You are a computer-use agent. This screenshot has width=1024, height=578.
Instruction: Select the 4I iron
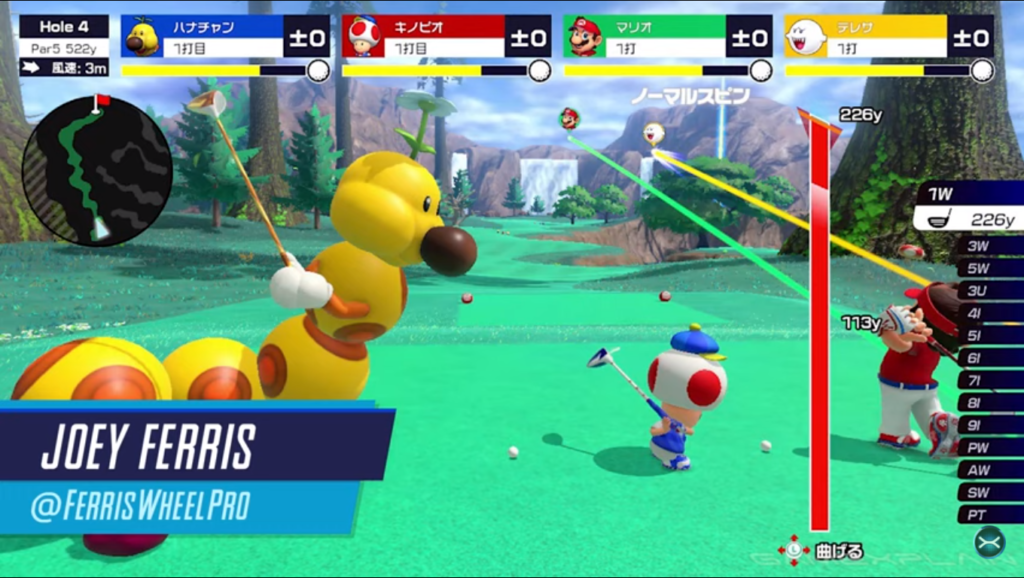[987, 313]
